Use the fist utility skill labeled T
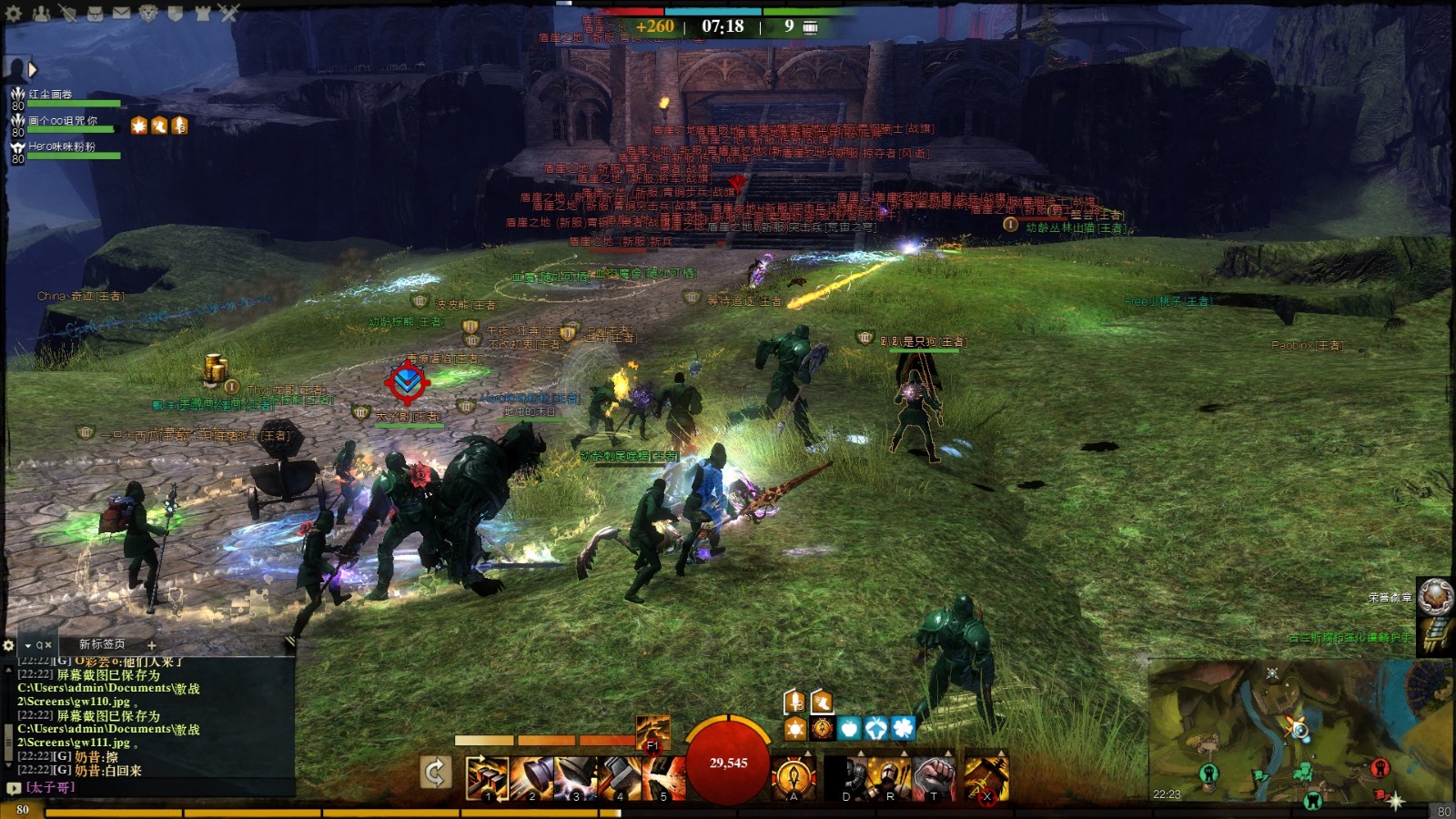Image resolution: width=1456 pixels, height=819 pixels. [934, 778]
